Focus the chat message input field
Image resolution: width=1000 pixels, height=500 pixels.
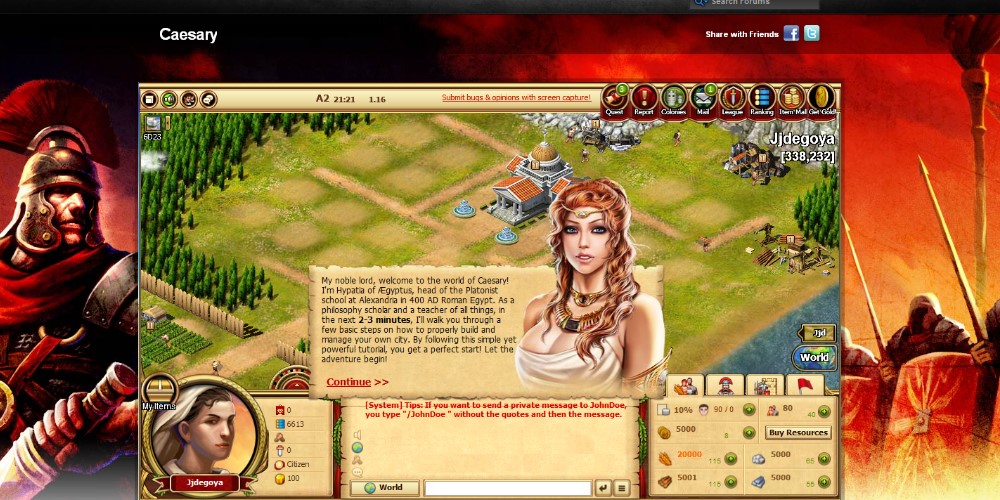(508, 488)
